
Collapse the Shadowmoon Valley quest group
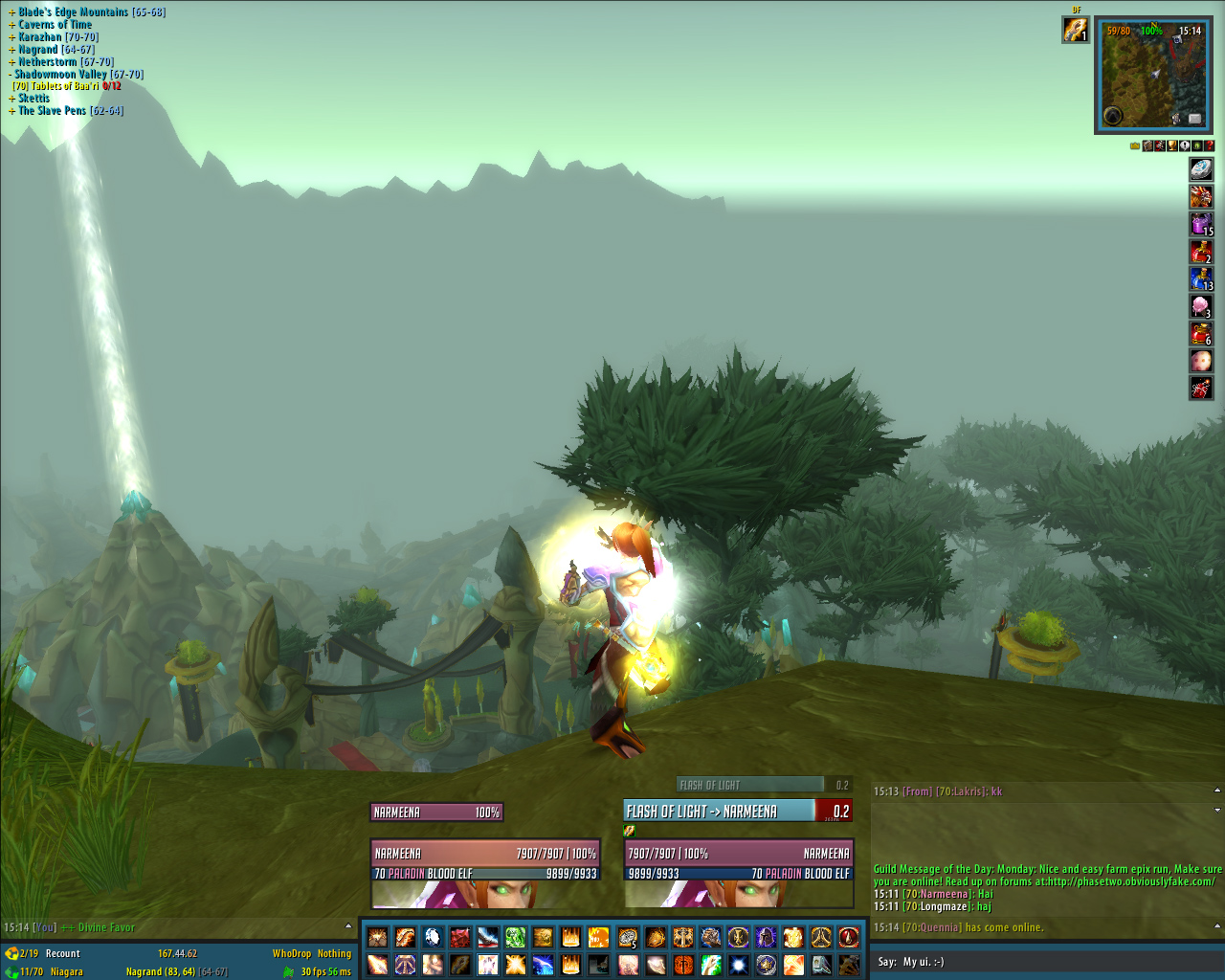pyautogui.click(x=11, y=75)
